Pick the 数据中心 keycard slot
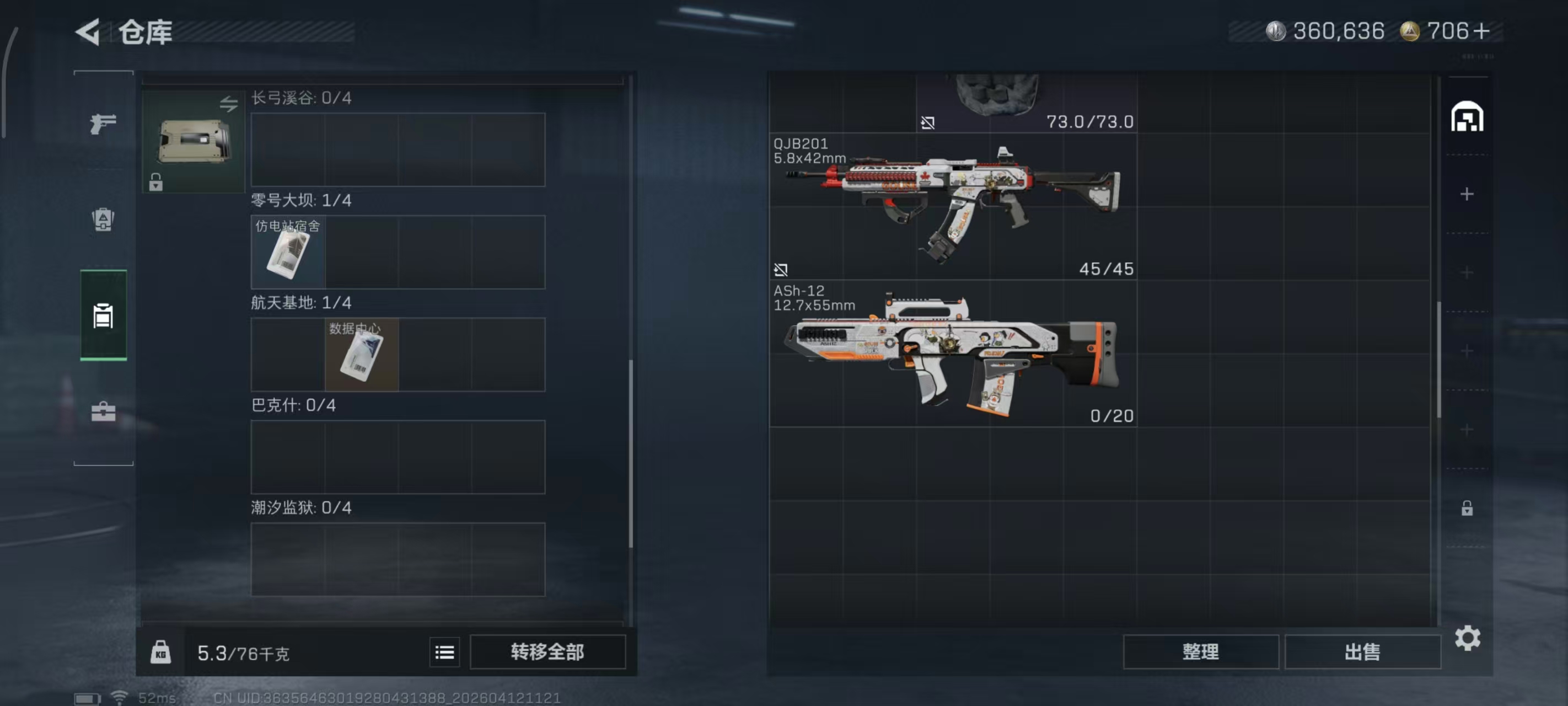The height and width of the screenshot is (706, 1568). (362, 355)
